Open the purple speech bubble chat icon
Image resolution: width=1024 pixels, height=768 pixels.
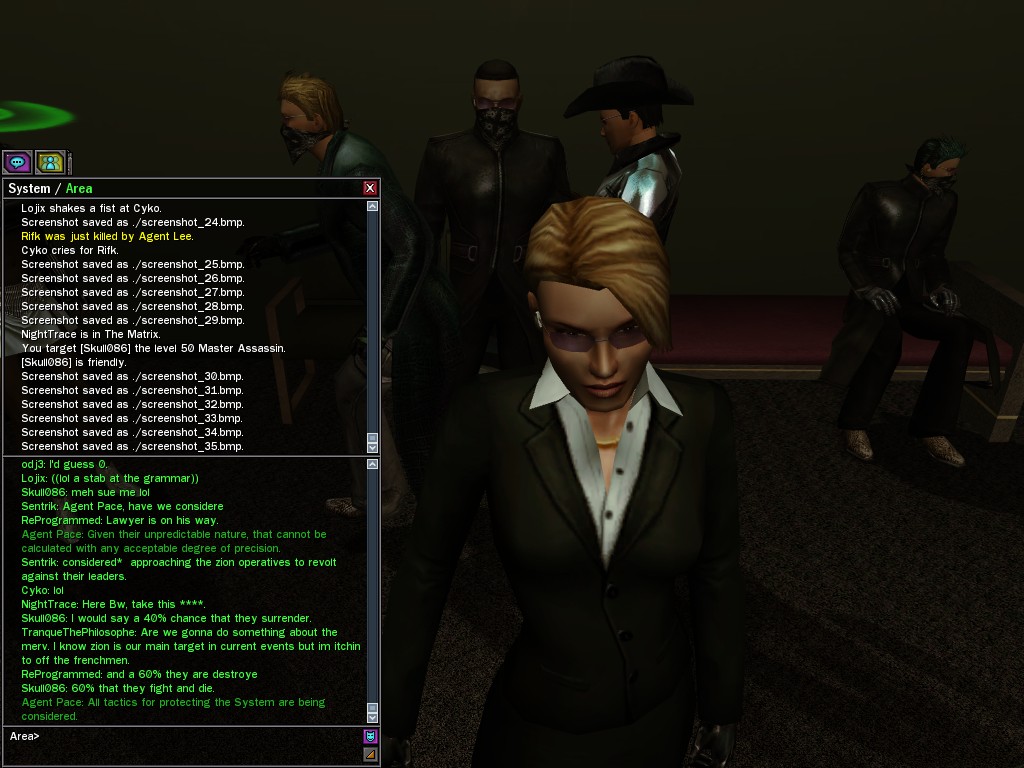pyautogui.click(x=17, y=162)
